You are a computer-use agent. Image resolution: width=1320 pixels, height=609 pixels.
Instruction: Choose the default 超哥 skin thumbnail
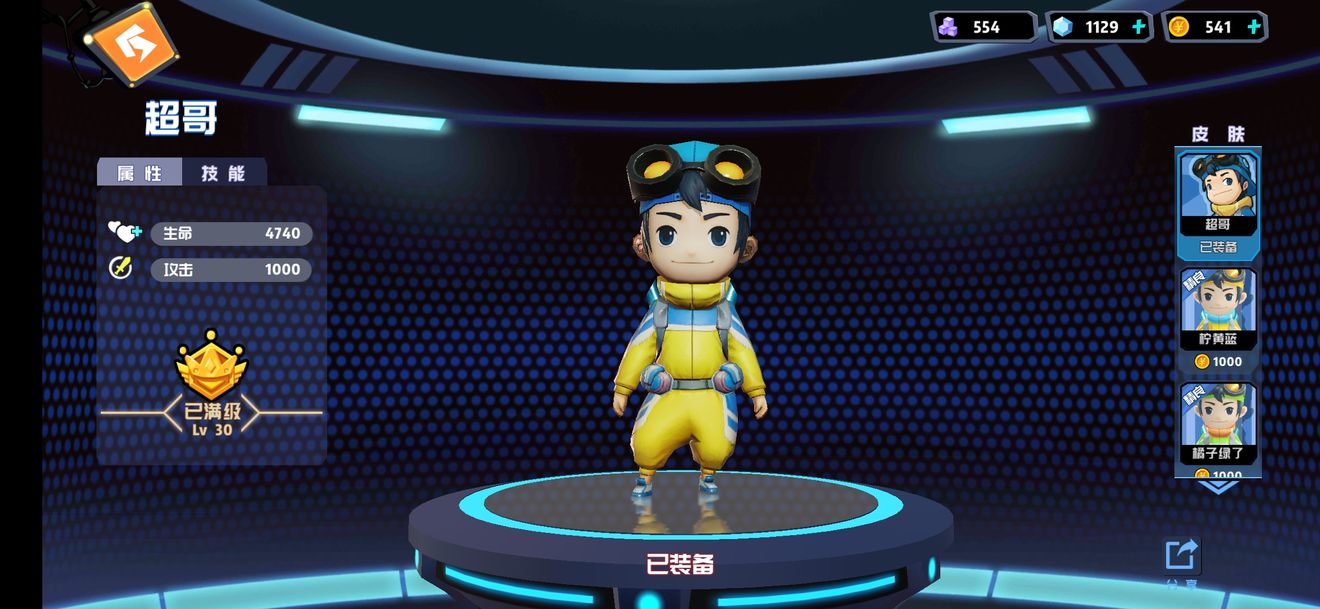coord(1217,194)
